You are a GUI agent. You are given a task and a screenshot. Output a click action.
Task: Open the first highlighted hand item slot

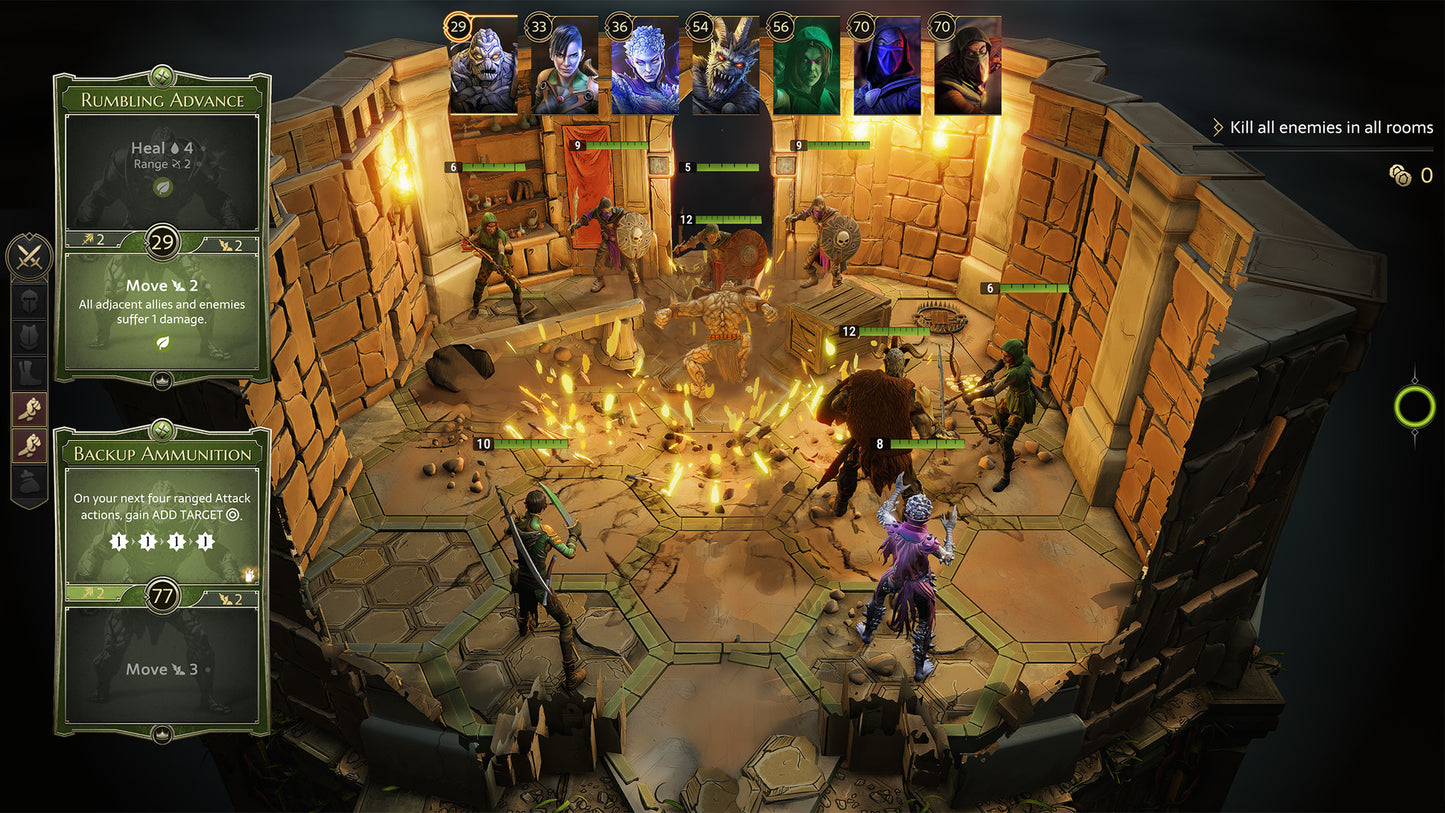(29, 409)
